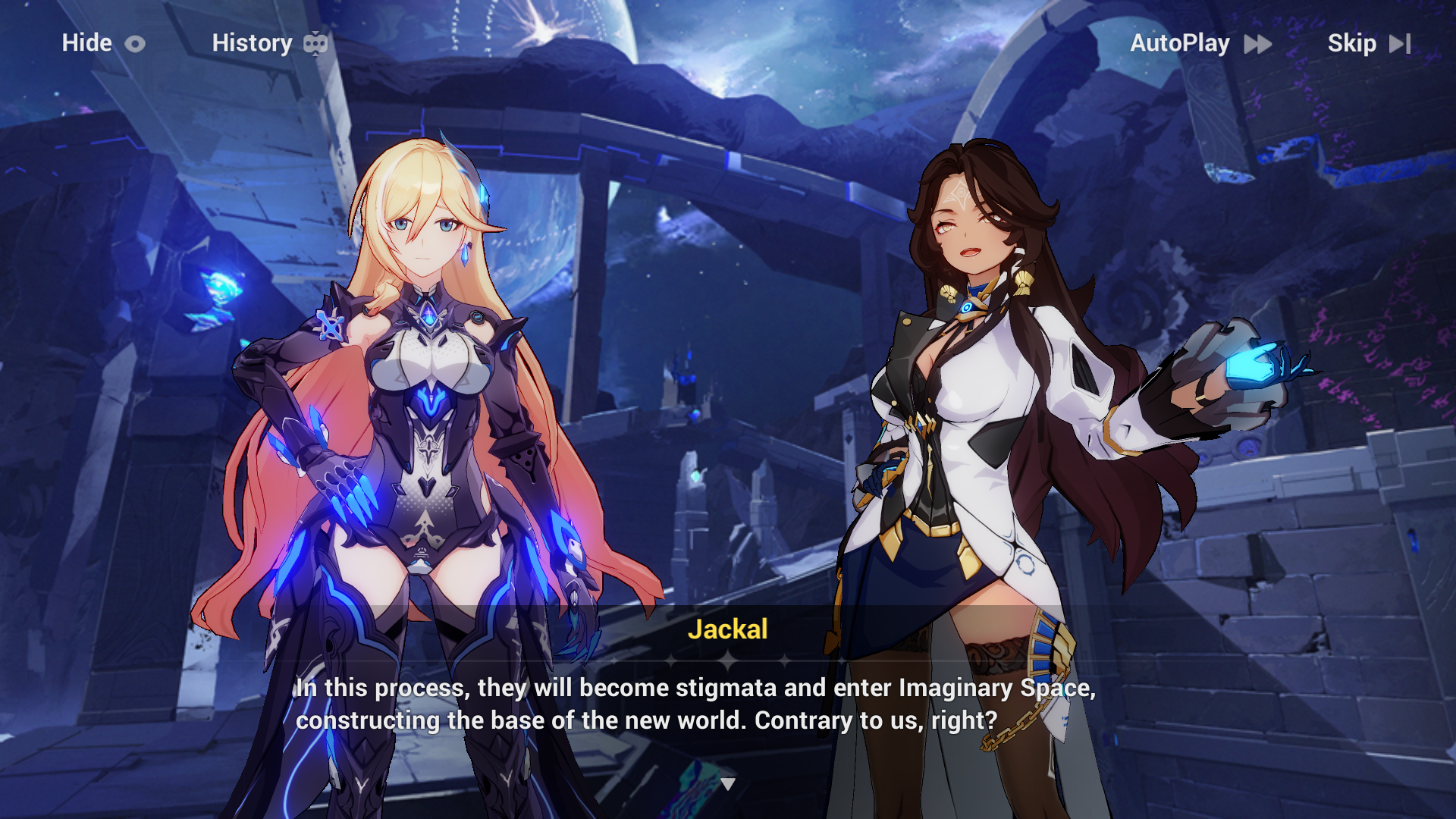
Task: Enable AutoPlay for dialogue
Action: tap(1200, 43)
